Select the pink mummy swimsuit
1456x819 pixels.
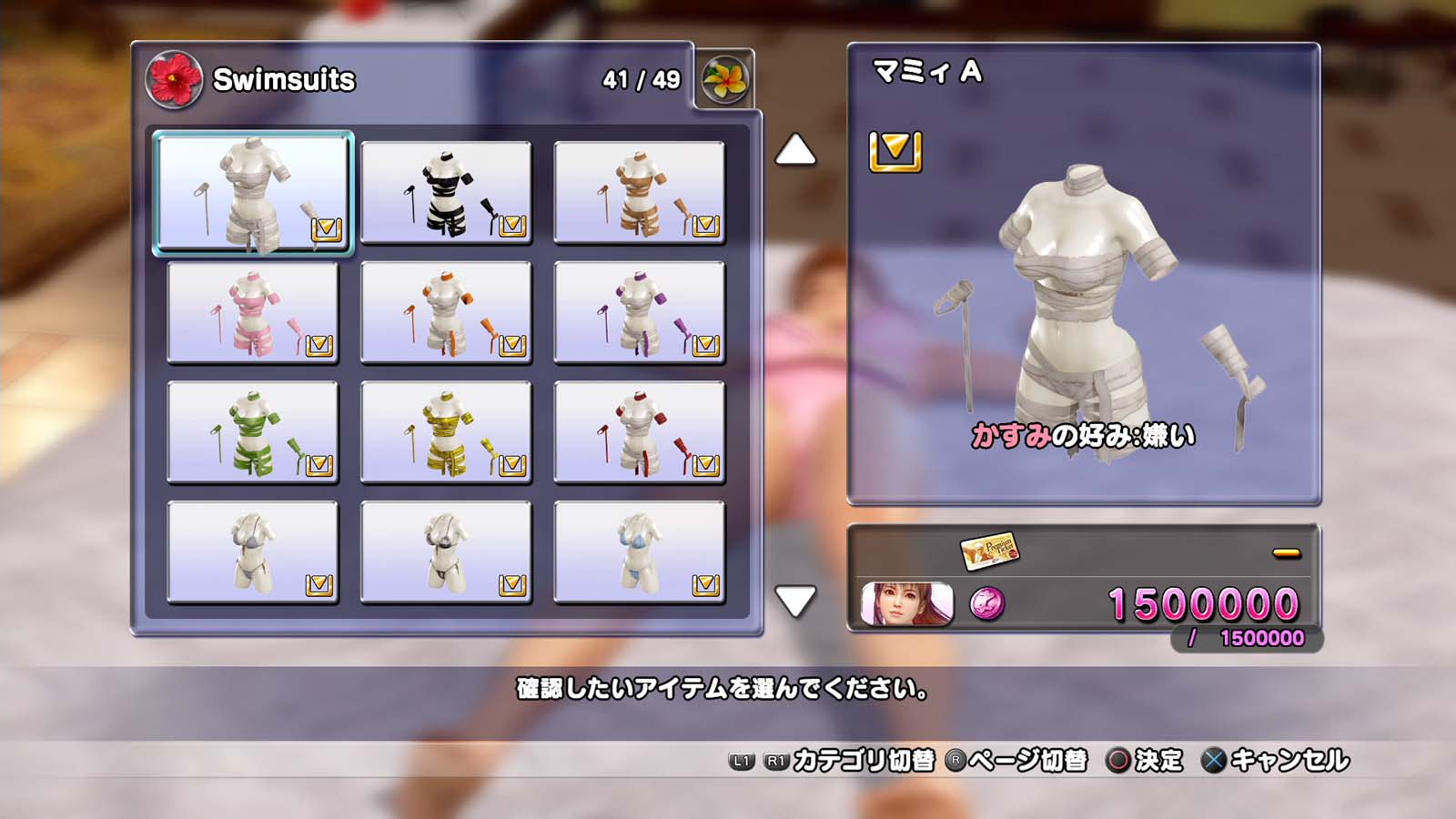click(x=253, y=312)
